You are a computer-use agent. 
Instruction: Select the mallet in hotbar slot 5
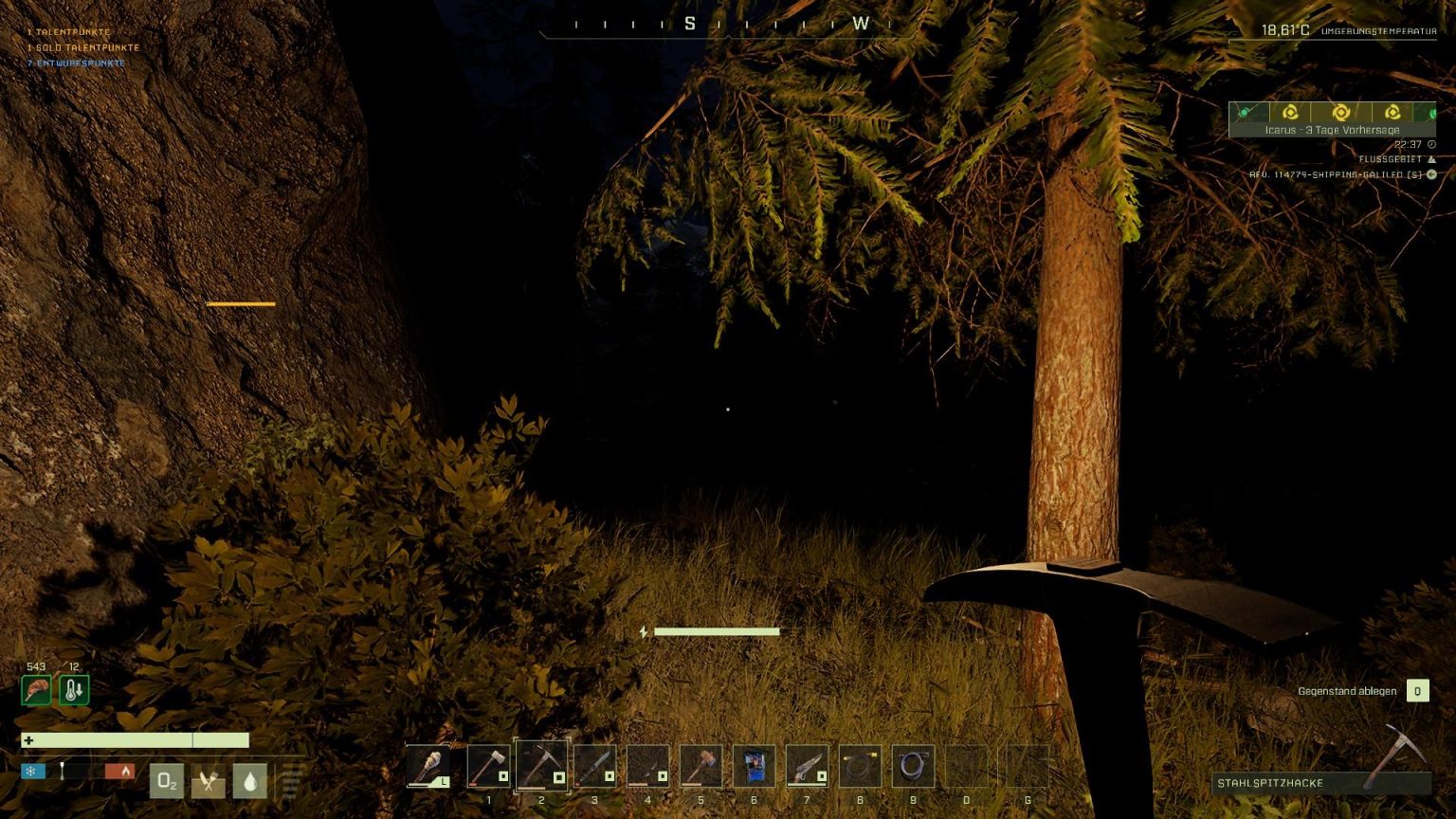click(701, 768)
